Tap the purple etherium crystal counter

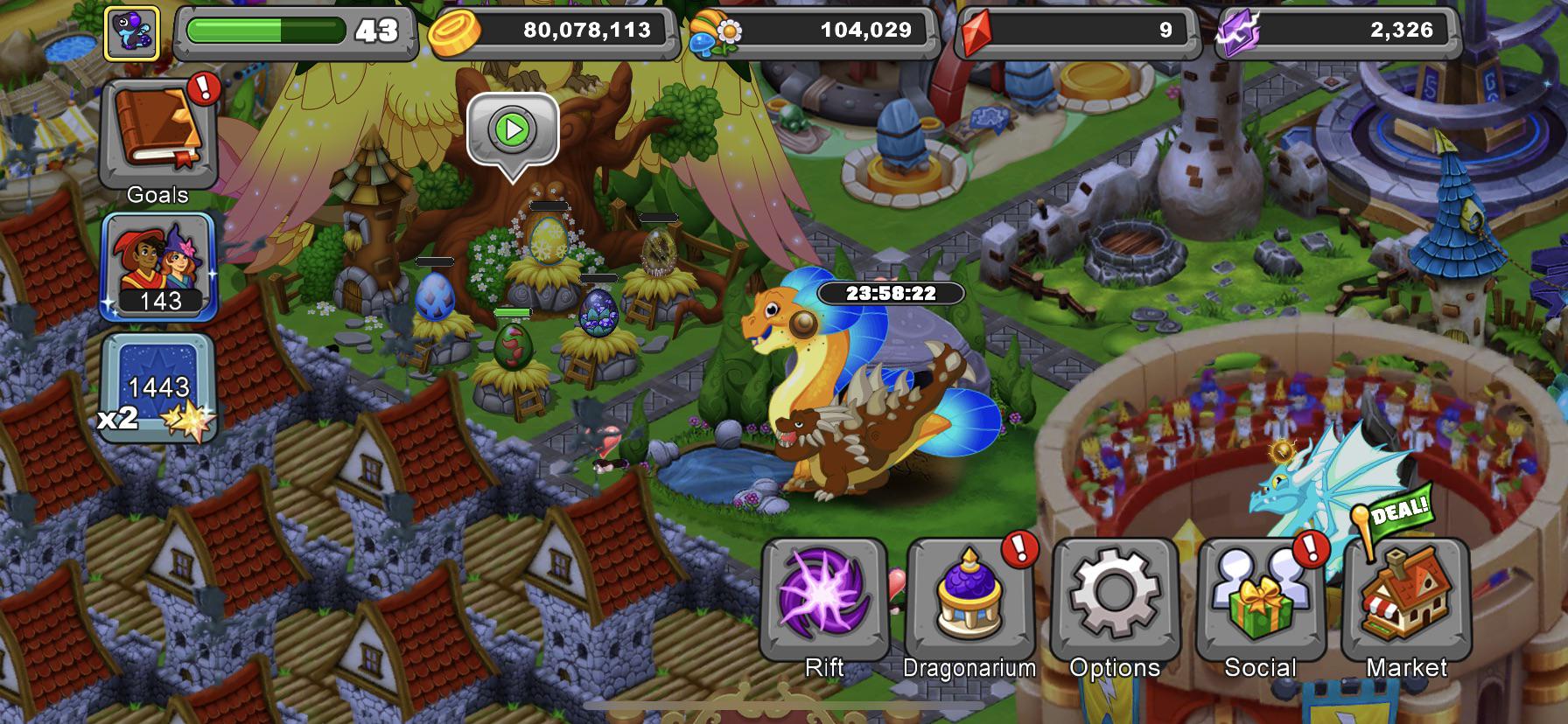pos(1339,31)
